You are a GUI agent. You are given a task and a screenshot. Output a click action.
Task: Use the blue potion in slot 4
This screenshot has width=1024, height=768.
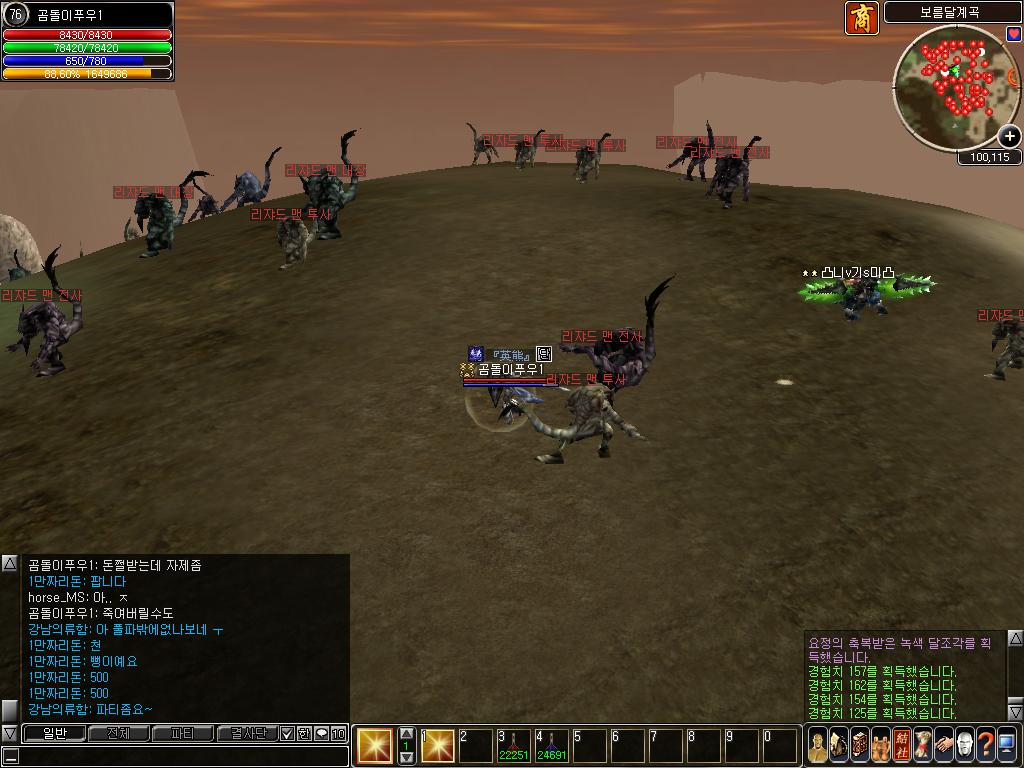(551, 746)
